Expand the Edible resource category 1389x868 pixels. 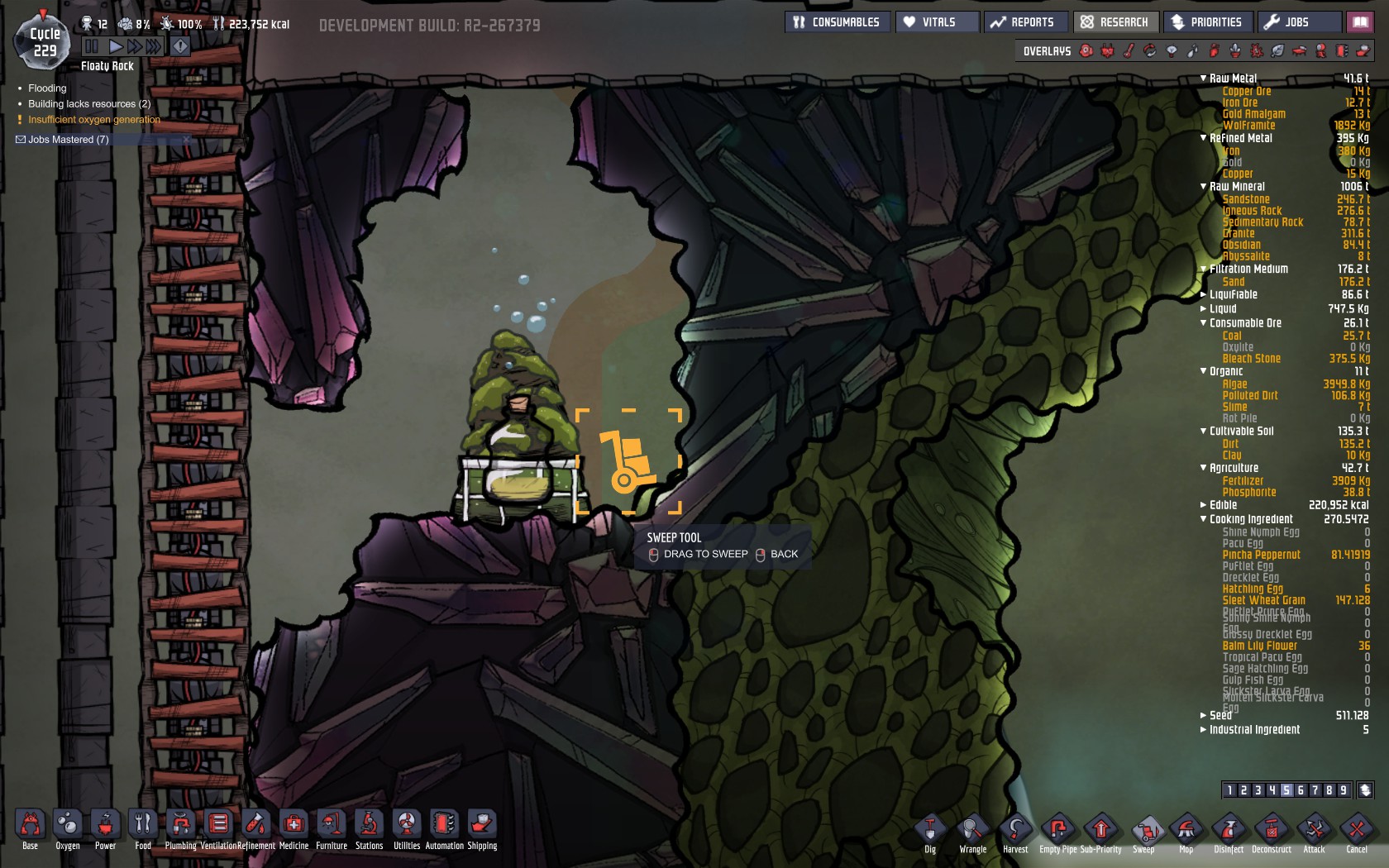1204,505
